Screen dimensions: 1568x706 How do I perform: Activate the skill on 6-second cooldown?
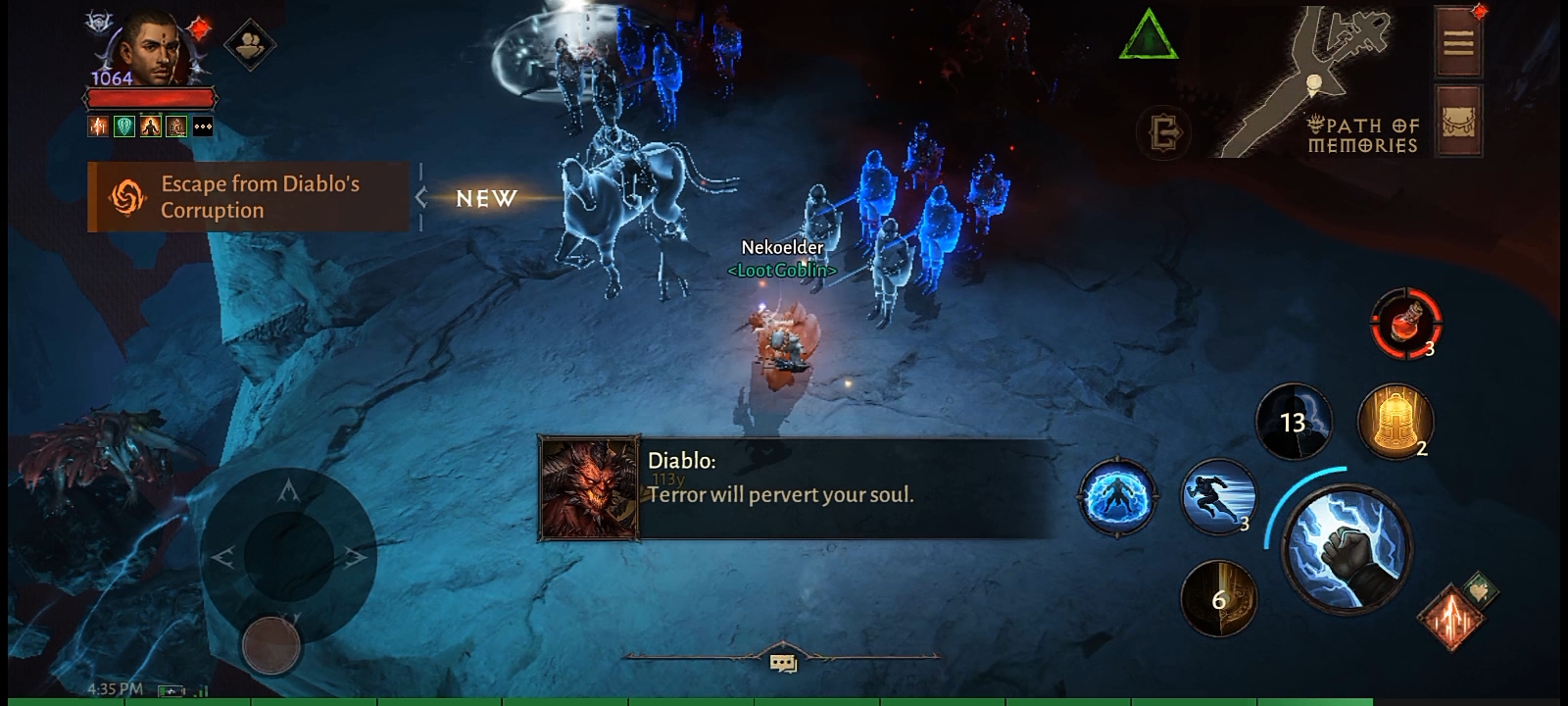(x=1218, y=598)
